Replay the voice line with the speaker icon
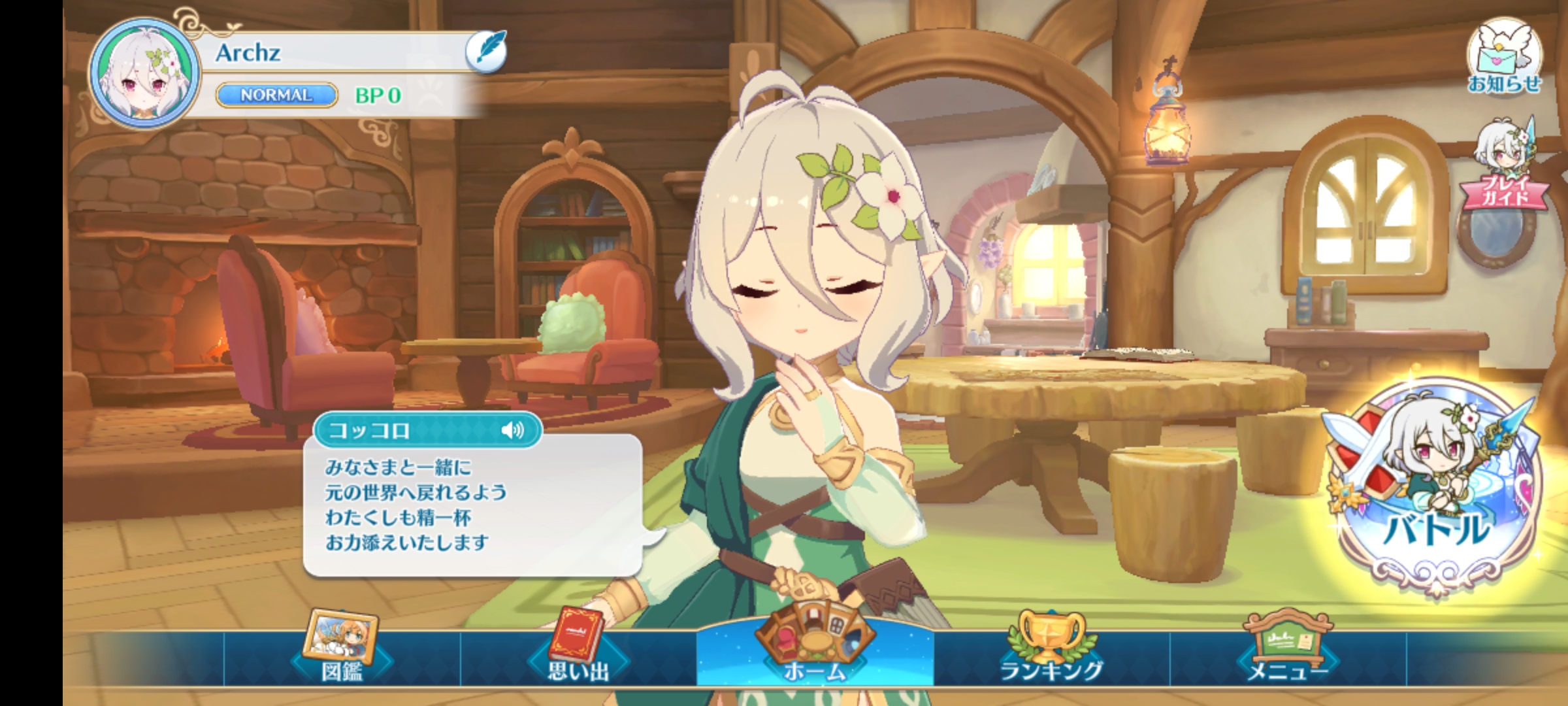The width and height of the screenshot is (1568, 706). [x=513, y=430]
